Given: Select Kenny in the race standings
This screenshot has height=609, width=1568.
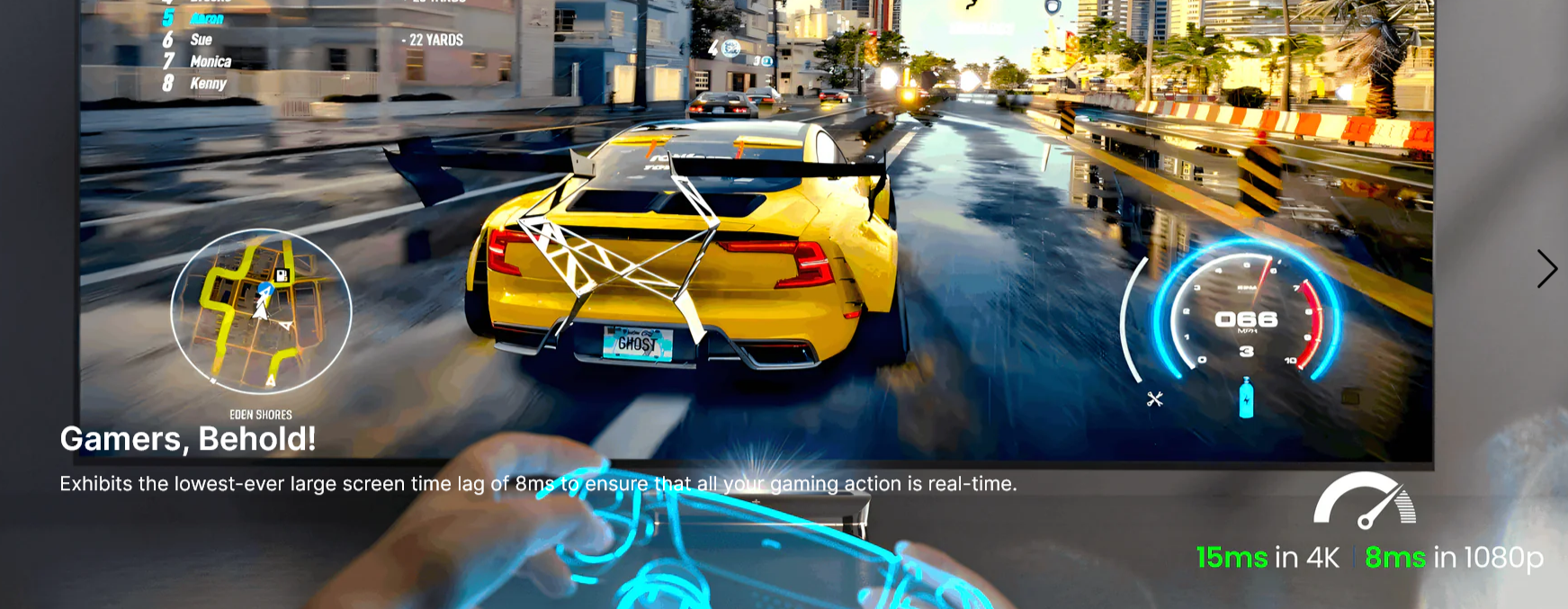Looking at the screenshot, I should point(208,84).
